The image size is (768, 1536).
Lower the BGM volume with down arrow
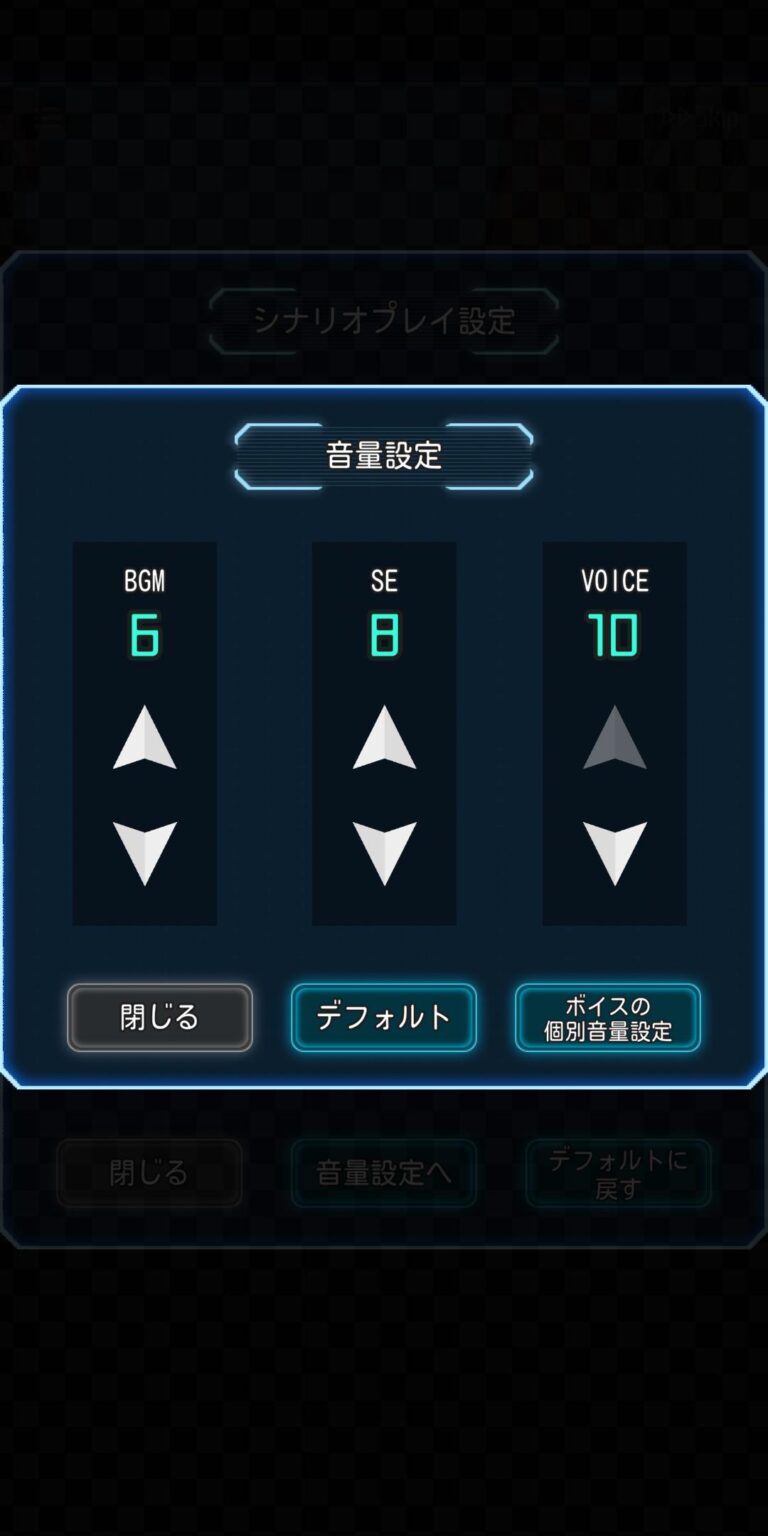click(145, 851)
